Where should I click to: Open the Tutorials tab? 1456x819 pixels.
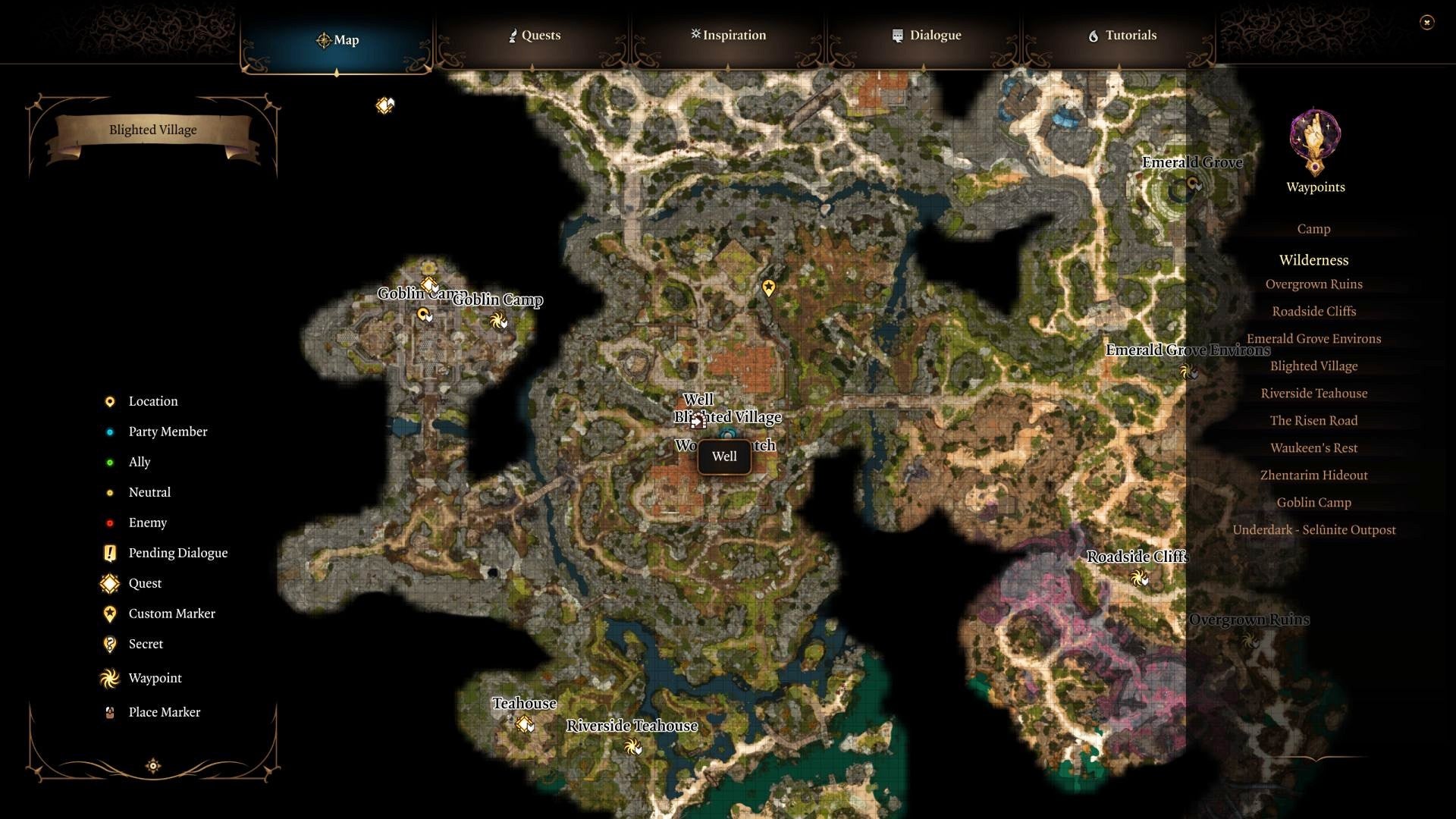point(1124,35)
